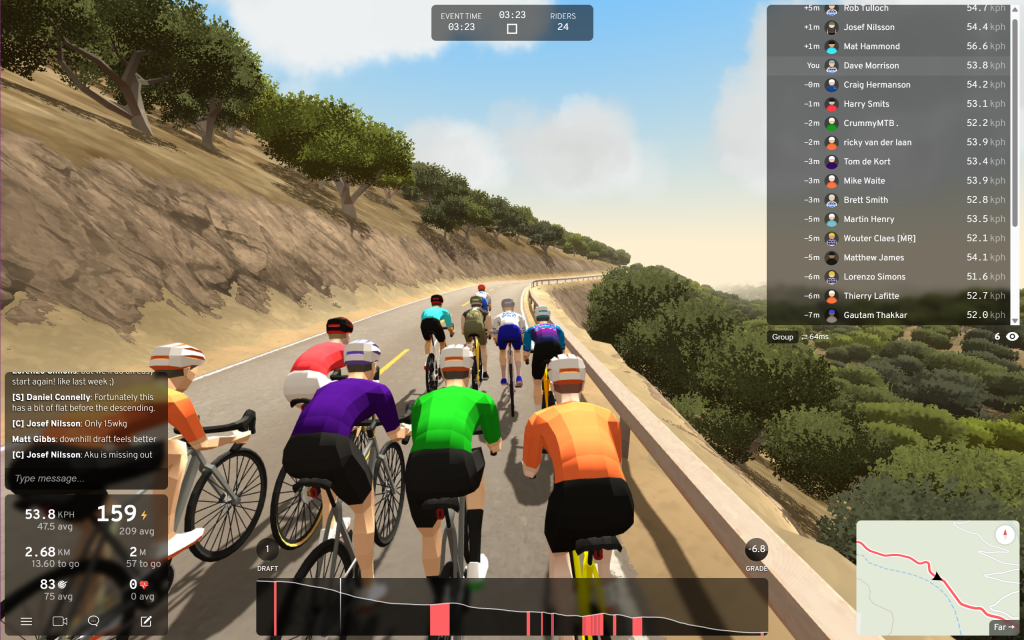
Task: Switch the minimap Far zoom button
Action: [1003, 627]
